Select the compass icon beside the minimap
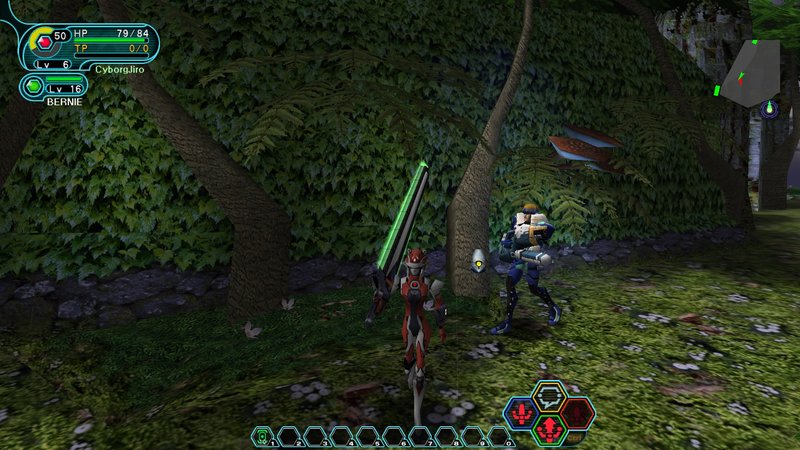Screen dimensions: 800x450 pyautogui.click(x=769, y=108)
